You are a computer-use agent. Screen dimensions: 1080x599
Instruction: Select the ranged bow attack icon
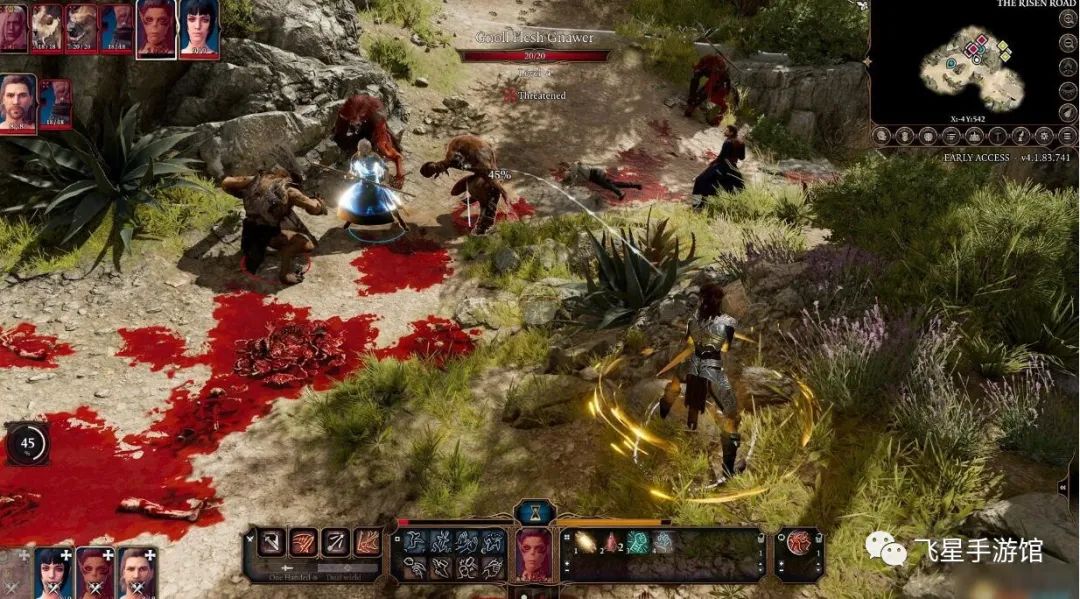[x=336, y=543]
